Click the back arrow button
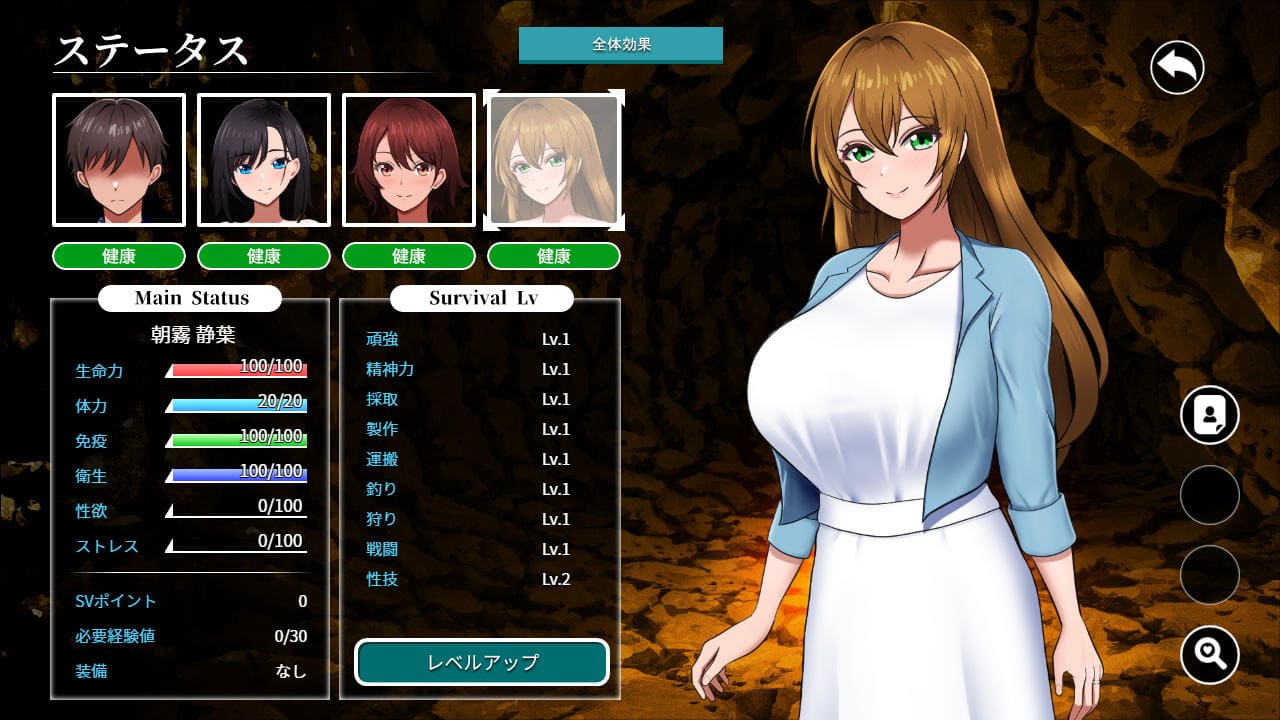 [1176, 68]
